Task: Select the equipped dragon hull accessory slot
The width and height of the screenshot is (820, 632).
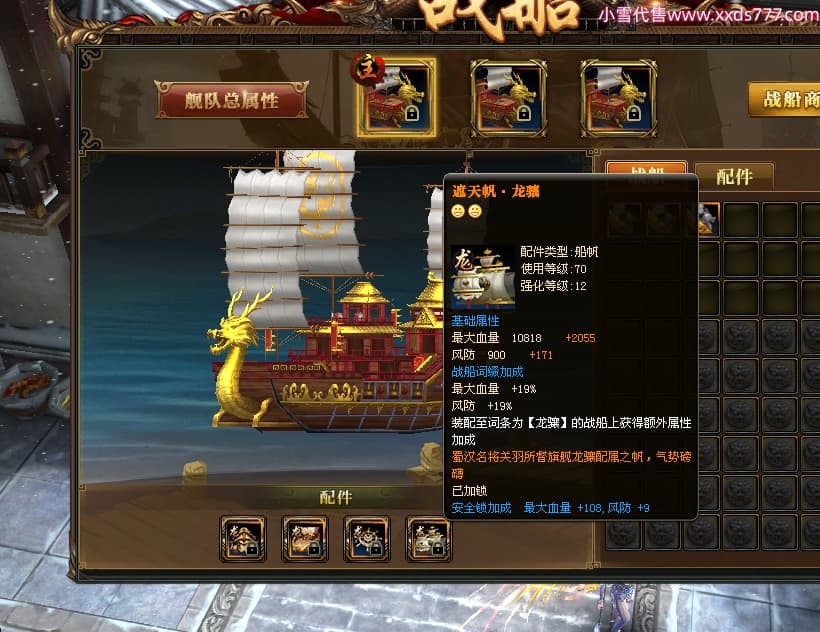Action: (x=305, y=539)
